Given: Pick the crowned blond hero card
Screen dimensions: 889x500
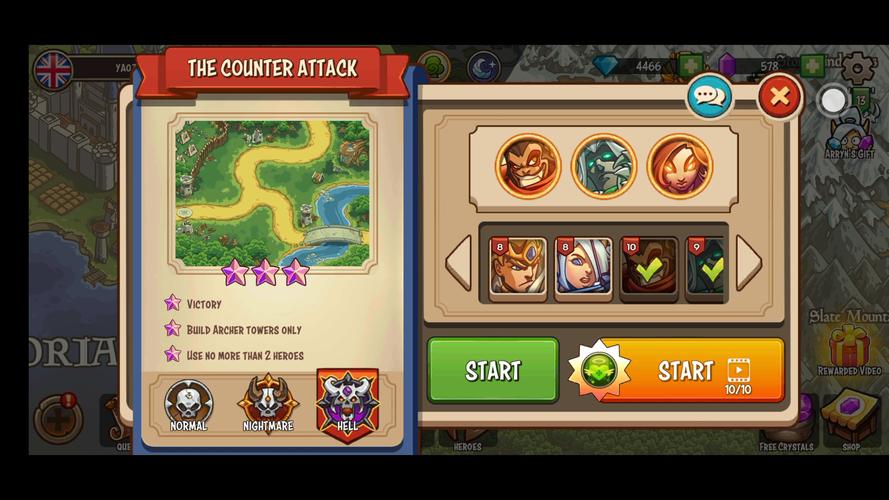Looking at the screenshot, I should [x=518, y=267].
